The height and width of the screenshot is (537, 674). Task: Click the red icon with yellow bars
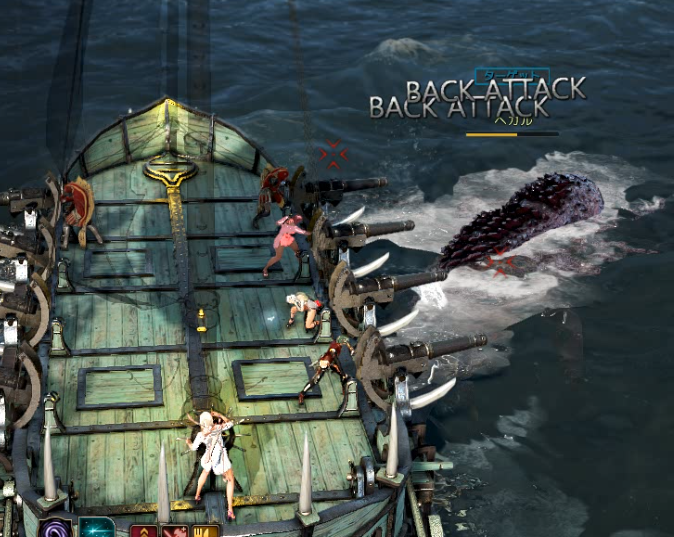click(x=206, y=531)
